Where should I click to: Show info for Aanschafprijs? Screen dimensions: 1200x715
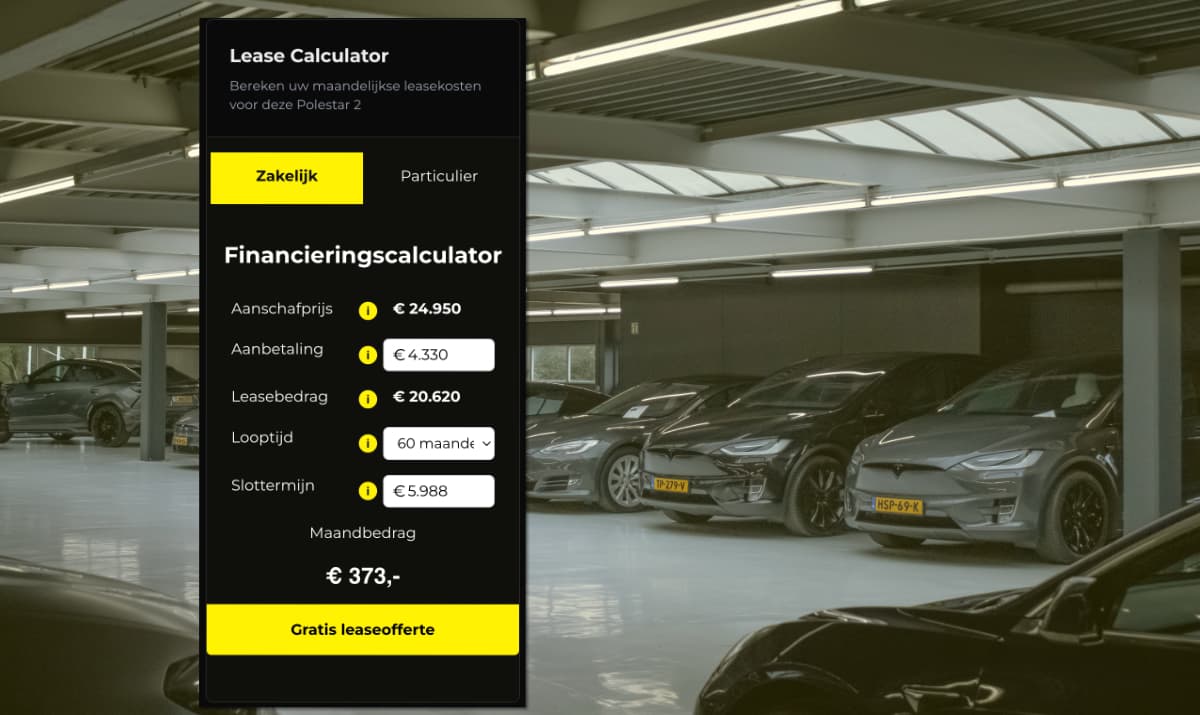click(368, 310)
